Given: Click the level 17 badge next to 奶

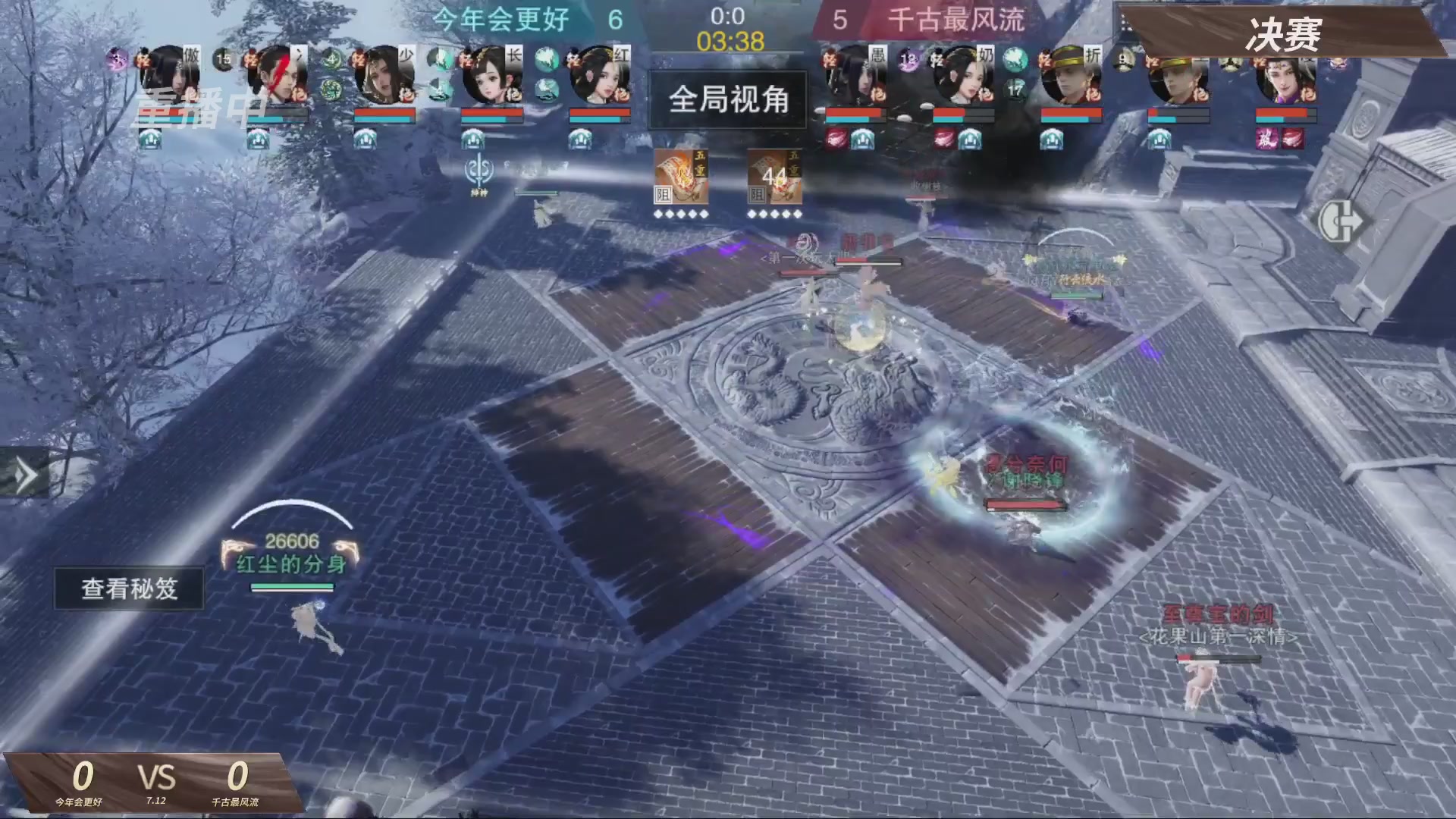Looking at the screenshot, I should pos(1015,91).
